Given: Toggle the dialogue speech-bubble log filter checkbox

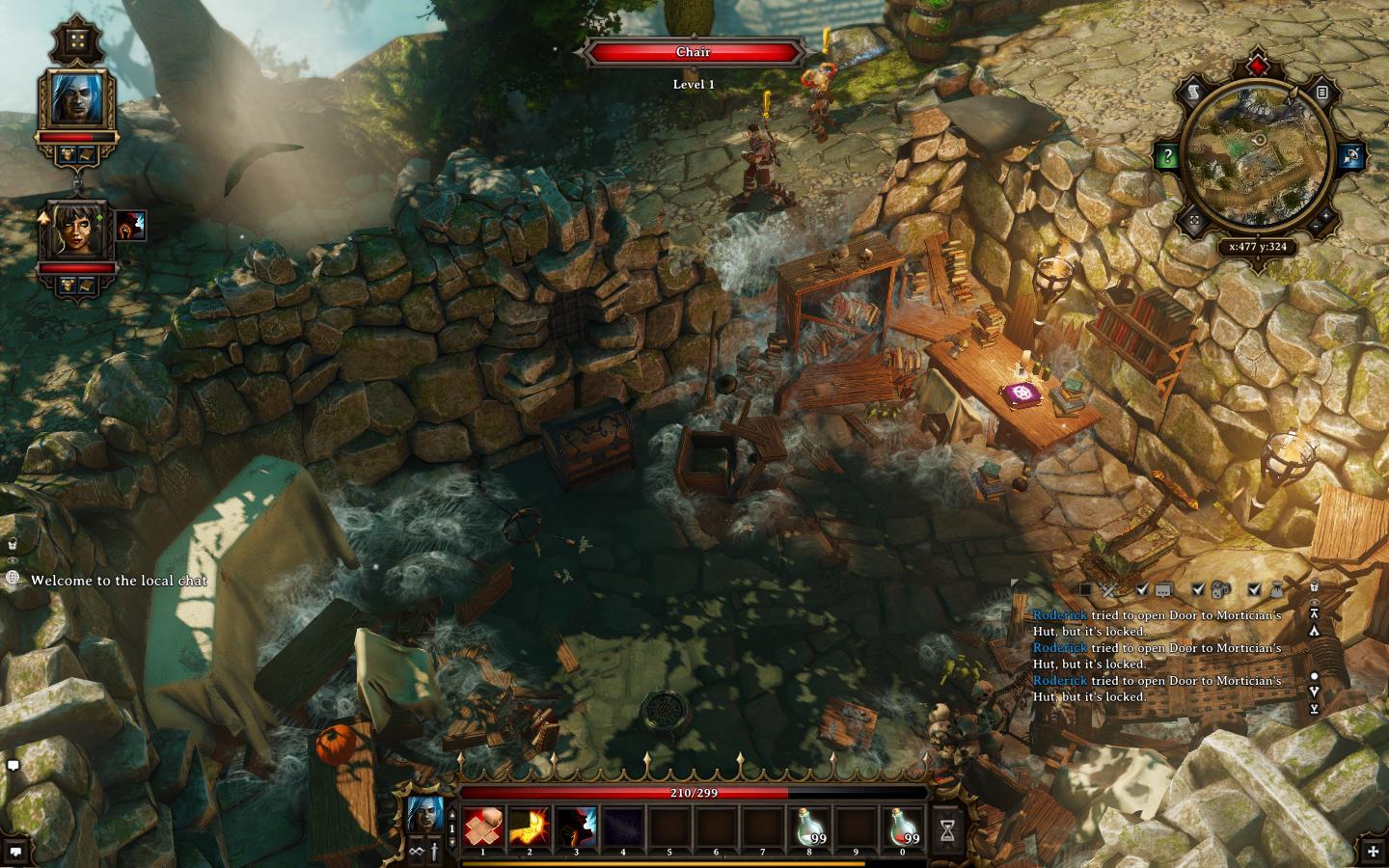Looking at the screenshot, I should (1142, 589).
